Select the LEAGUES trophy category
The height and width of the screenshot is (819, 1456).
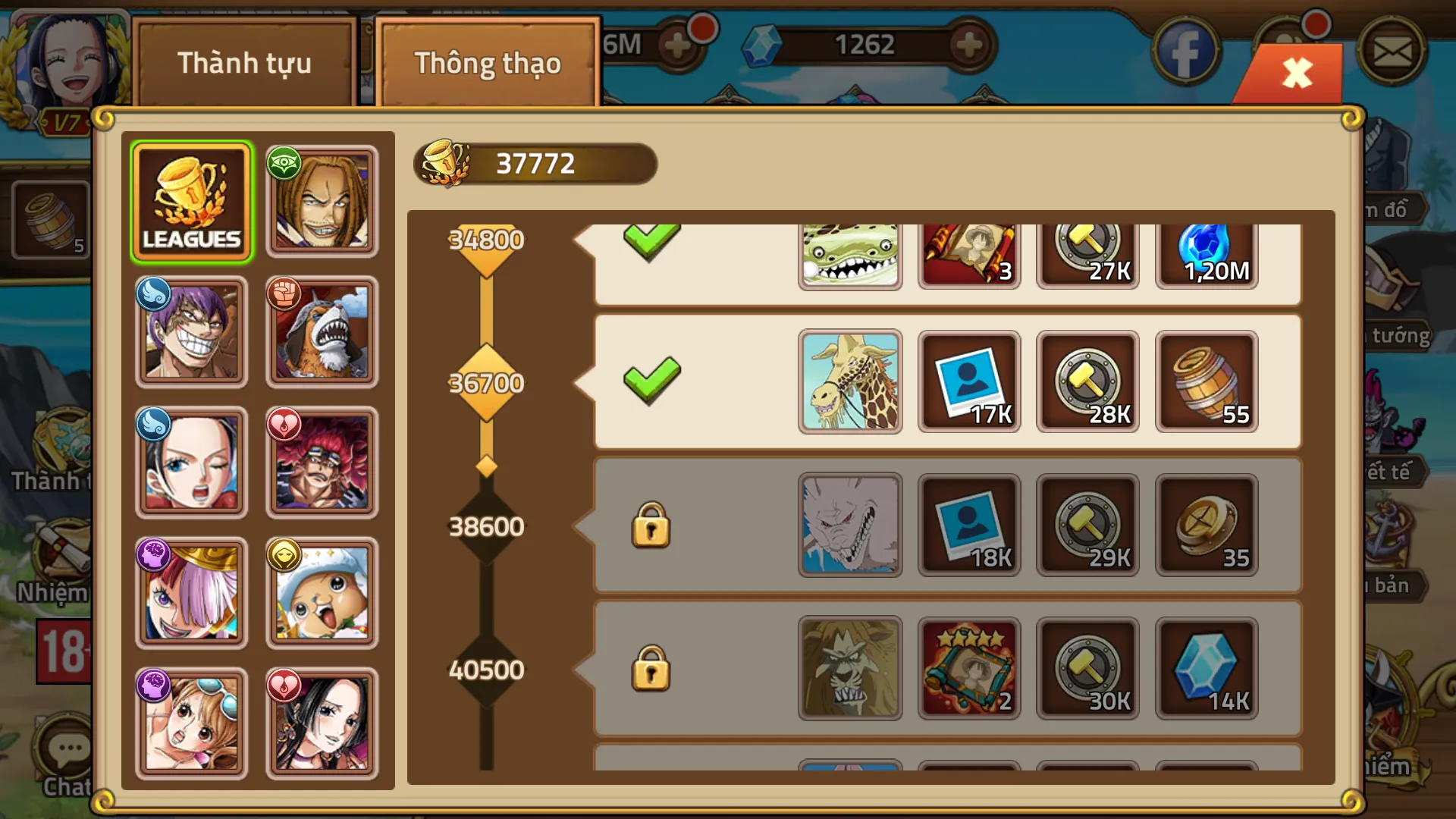tap(192, 201)
